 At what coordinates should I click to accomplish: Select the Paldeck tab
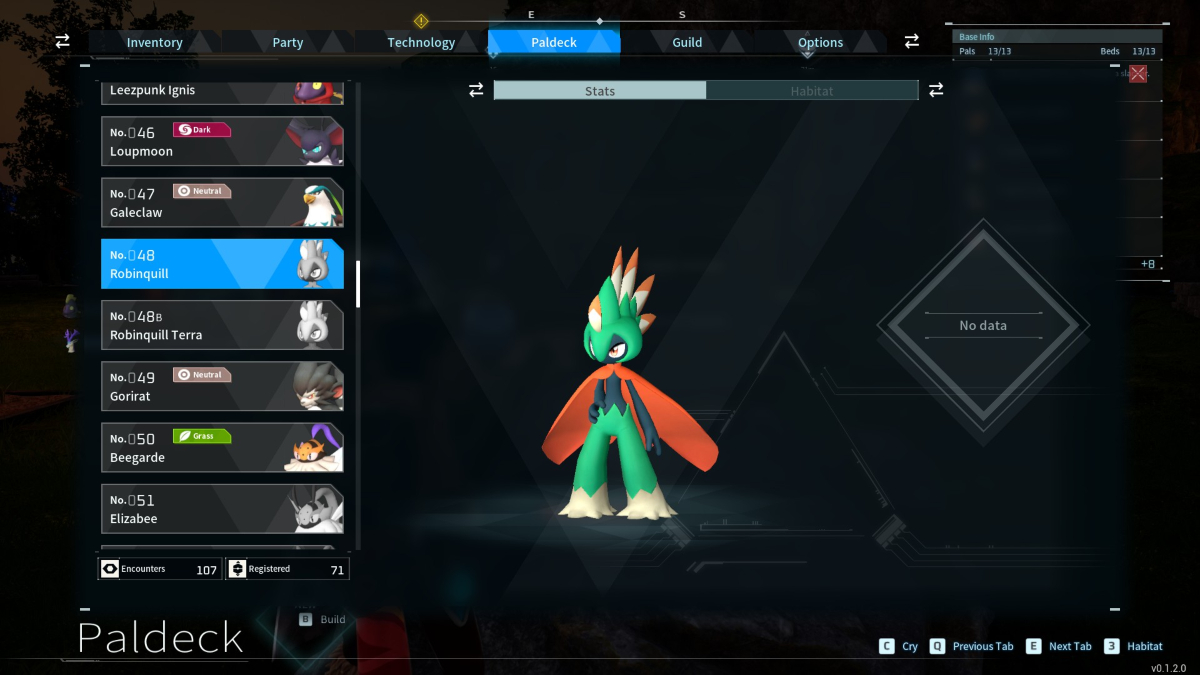[554, 42]
